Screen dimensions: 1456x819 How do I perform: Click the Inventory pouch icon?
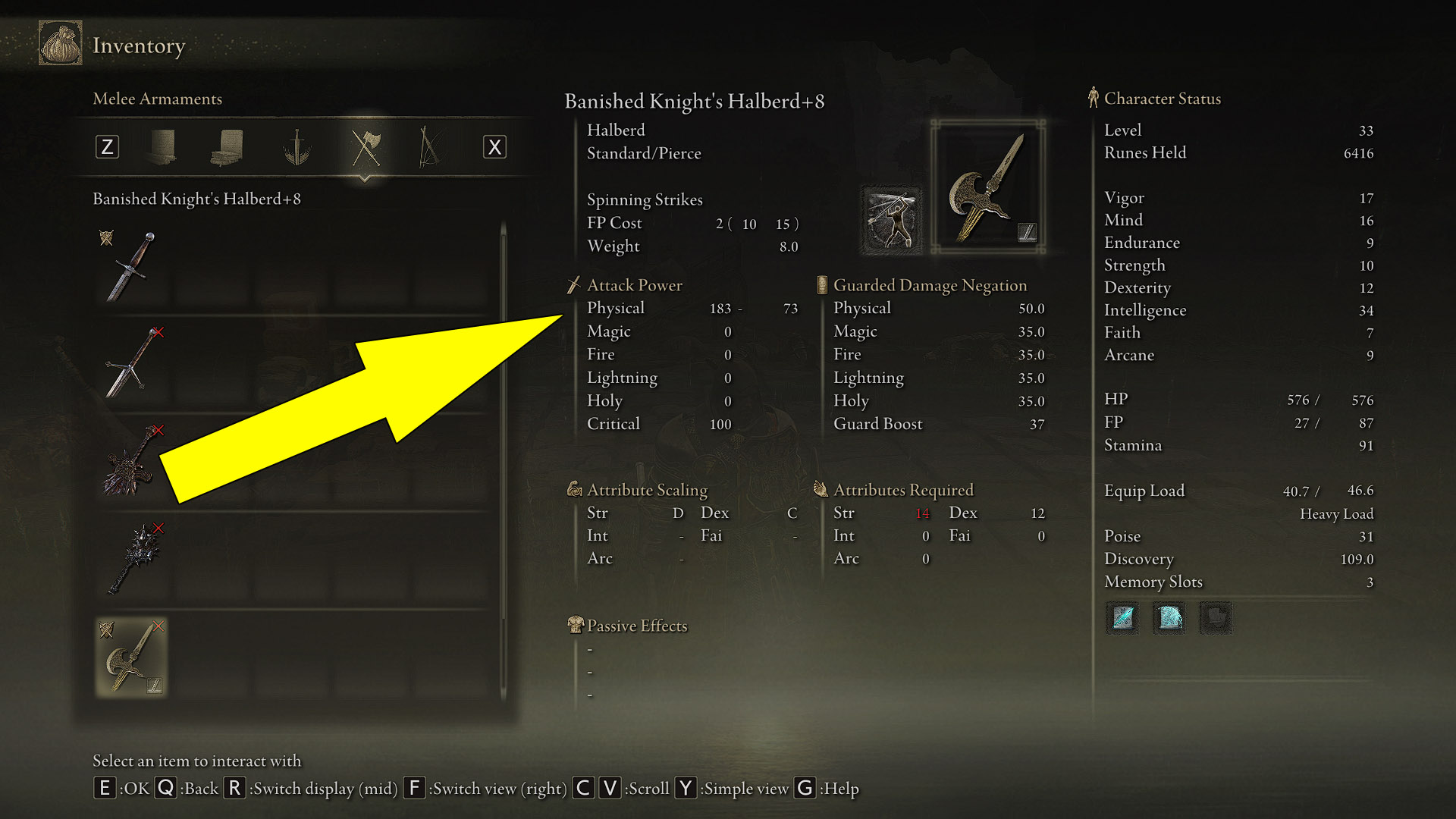click(61, 44)
